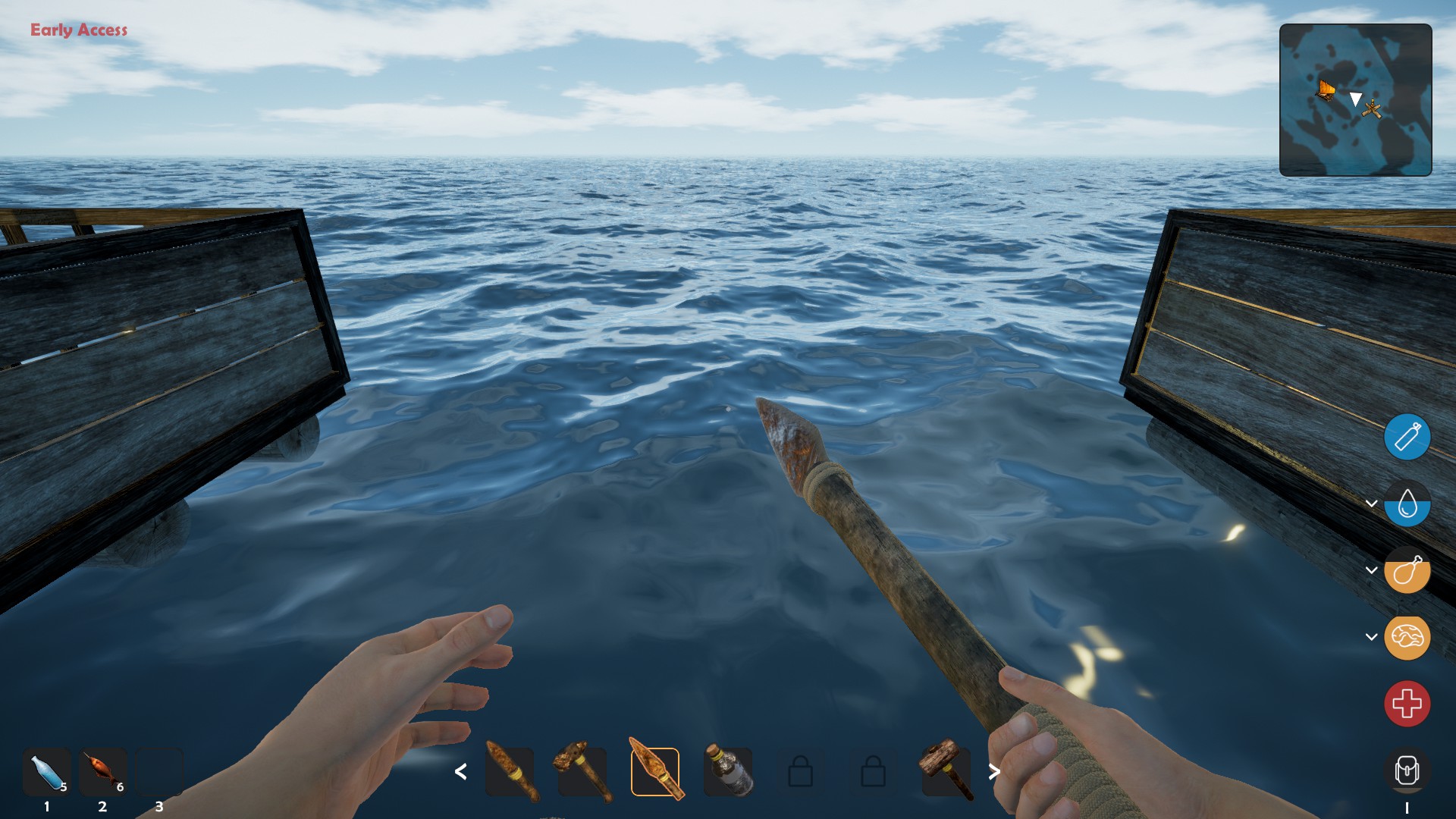This screenshot has height=819, width=1456.
Task: Click the brain sanity icon
Action: coord(1407,637)
